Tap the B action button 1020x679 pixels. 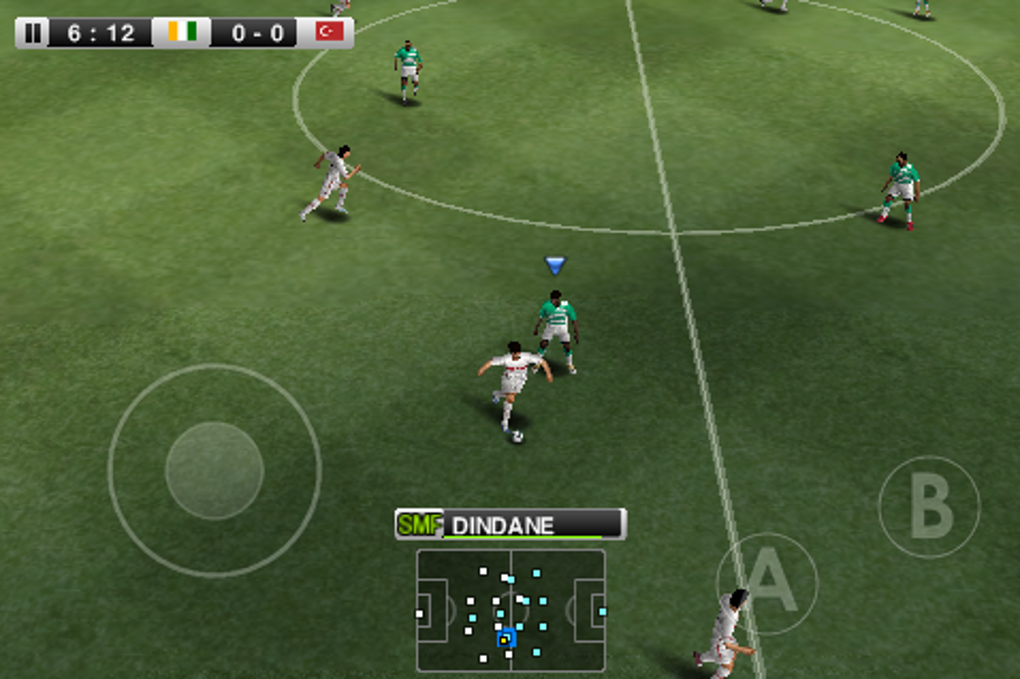(929, 506)
